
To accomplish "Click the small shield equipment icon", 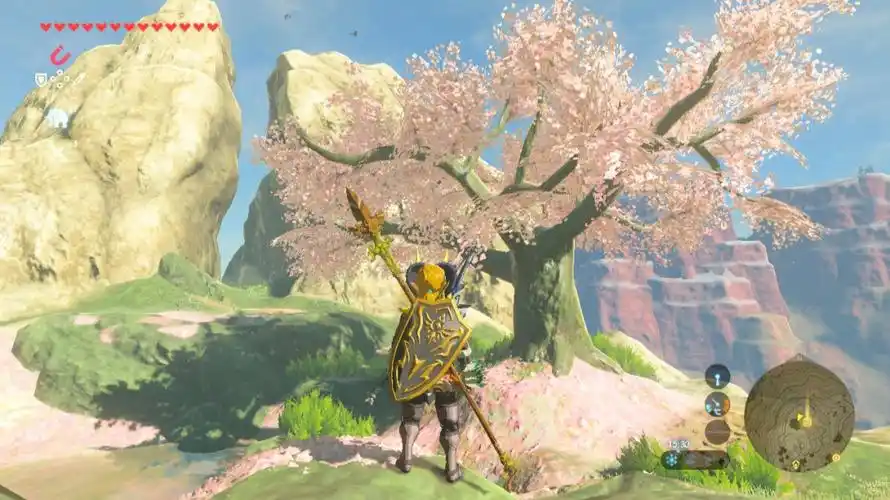I will point(41,78).
